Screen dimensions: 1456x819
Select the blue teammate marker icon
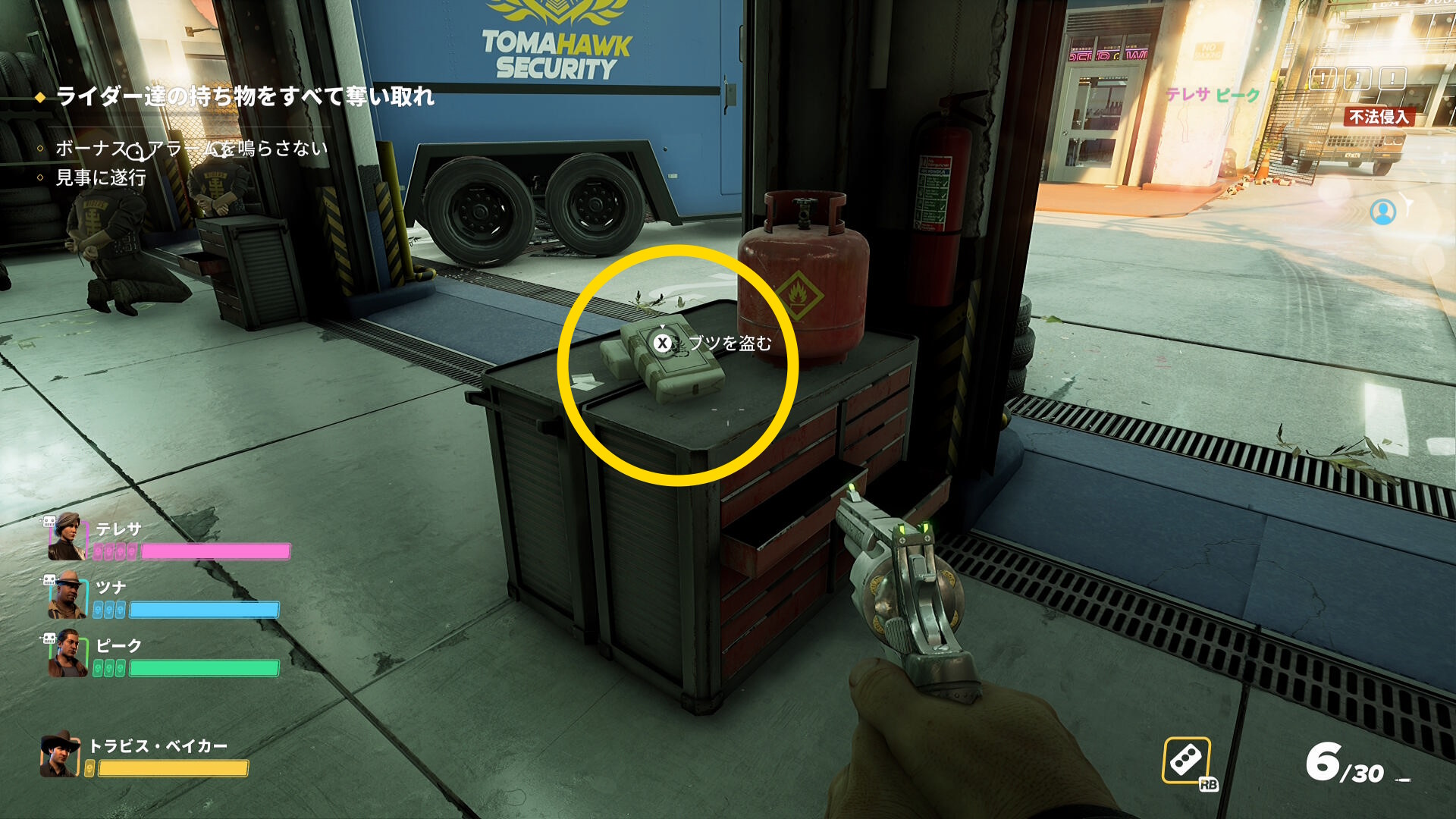click(x=1382, y=212)
